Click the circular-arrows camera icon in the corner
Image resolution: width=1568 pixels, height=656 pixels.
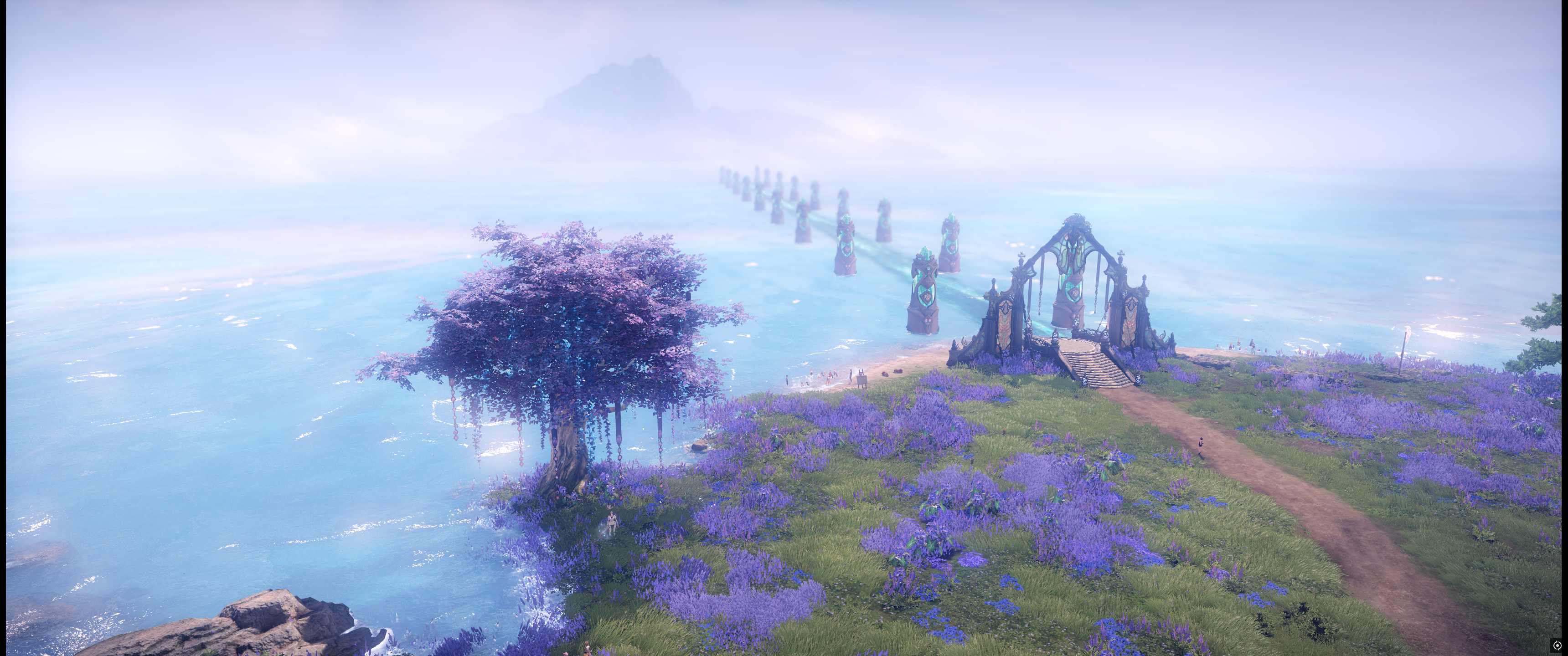coord(1557,645)
